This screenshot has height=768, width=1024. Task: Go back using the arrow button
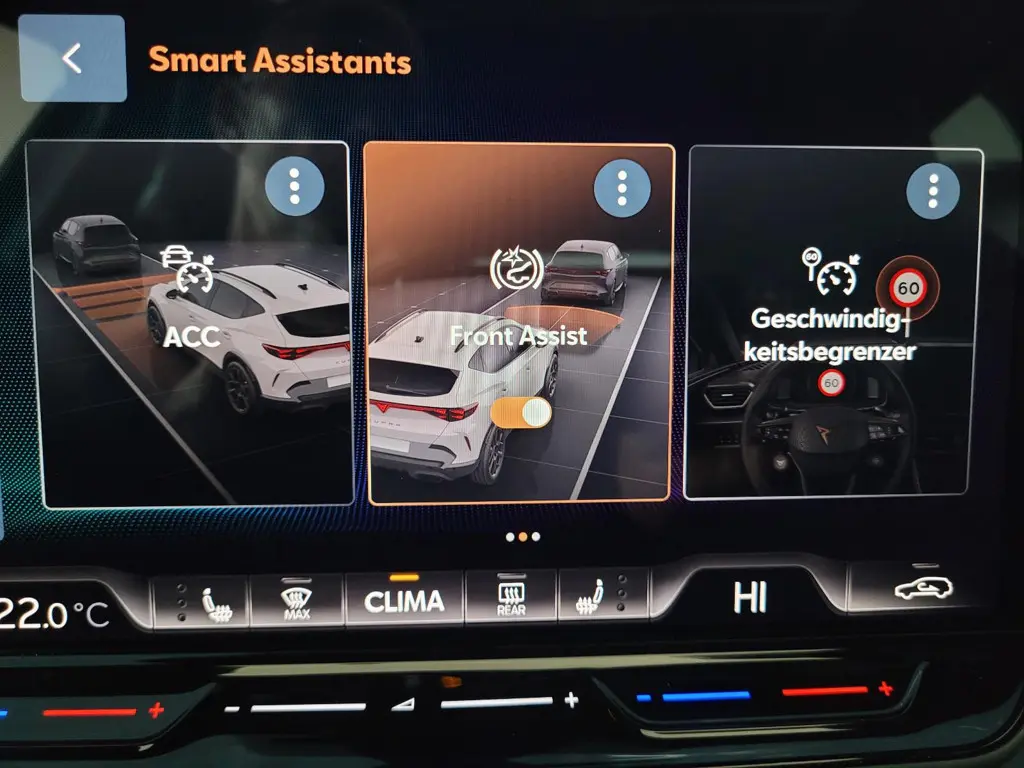click(x=72, y=58)
